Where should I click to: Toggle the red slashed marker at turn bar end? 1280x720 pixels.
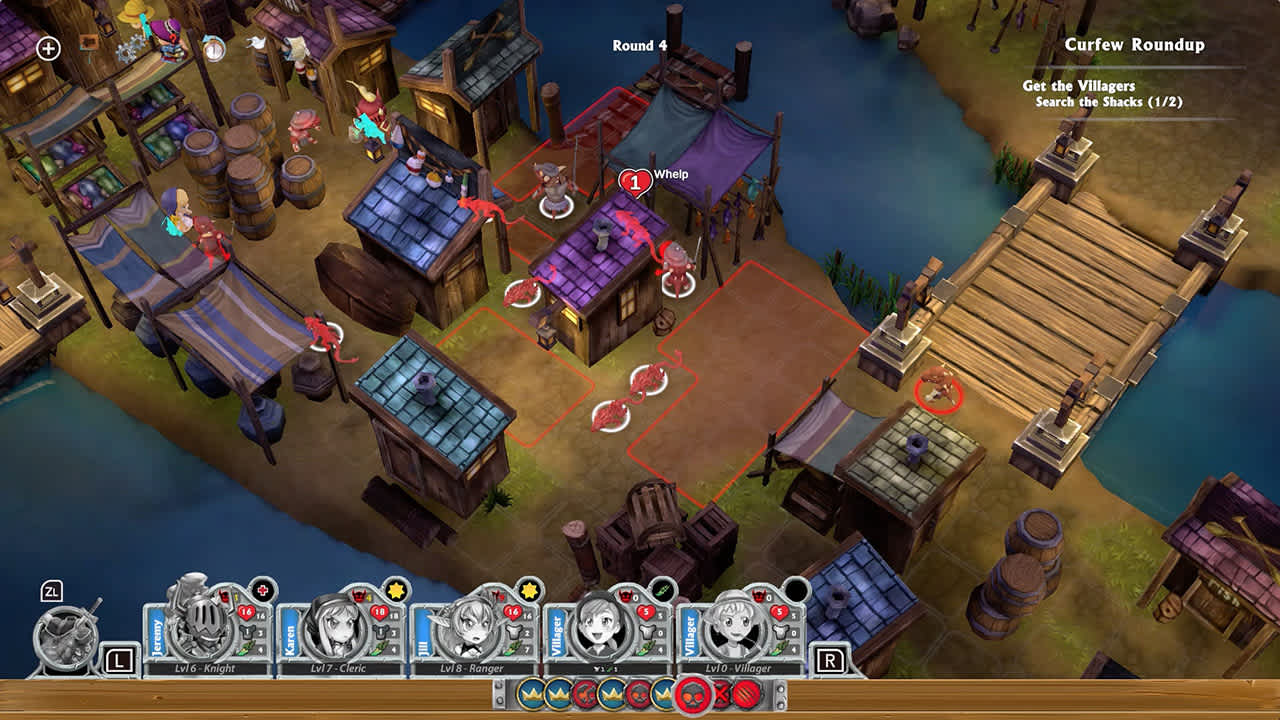(x=747, y=694)
